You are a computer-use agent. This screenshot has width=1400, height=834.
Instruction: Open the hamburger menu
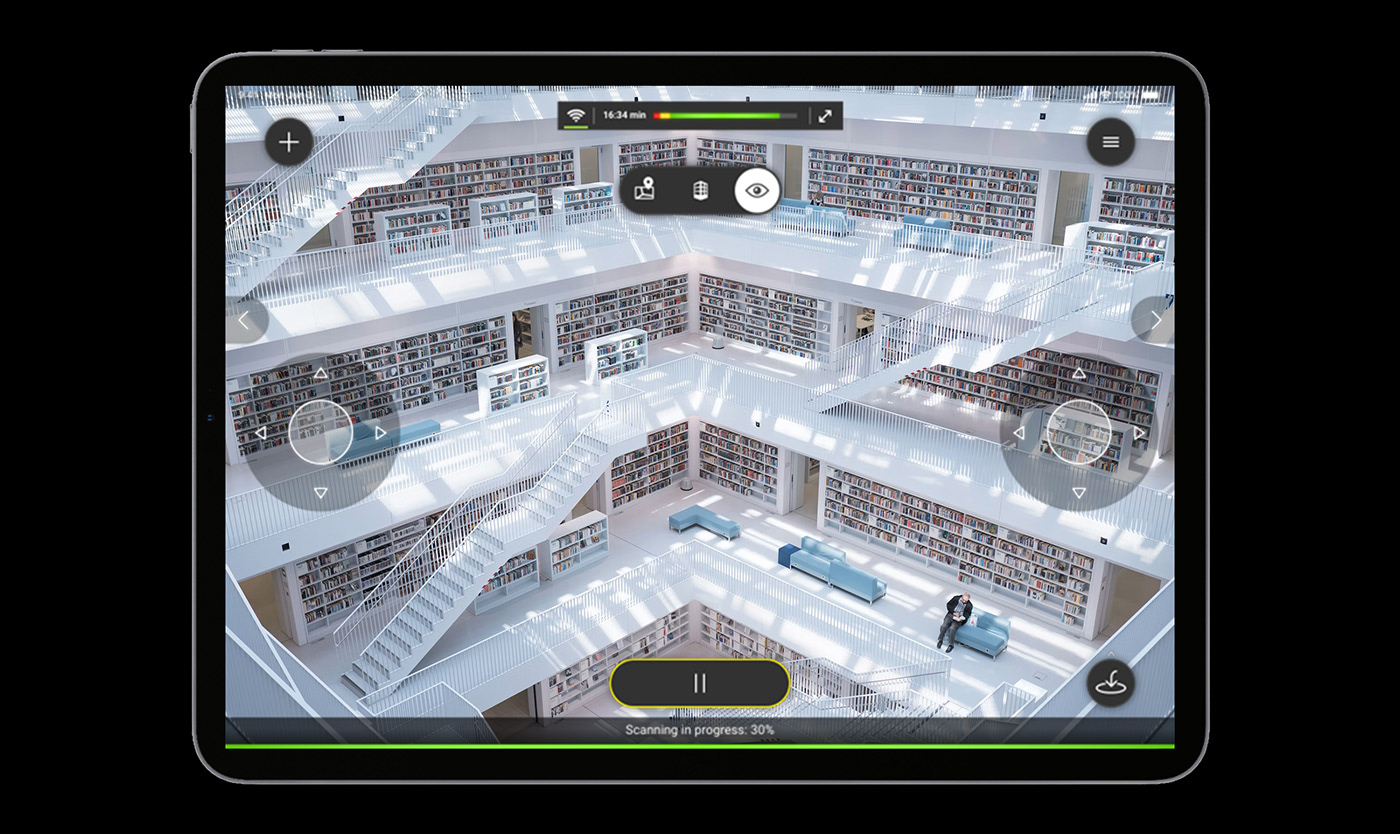point(1110,141)
